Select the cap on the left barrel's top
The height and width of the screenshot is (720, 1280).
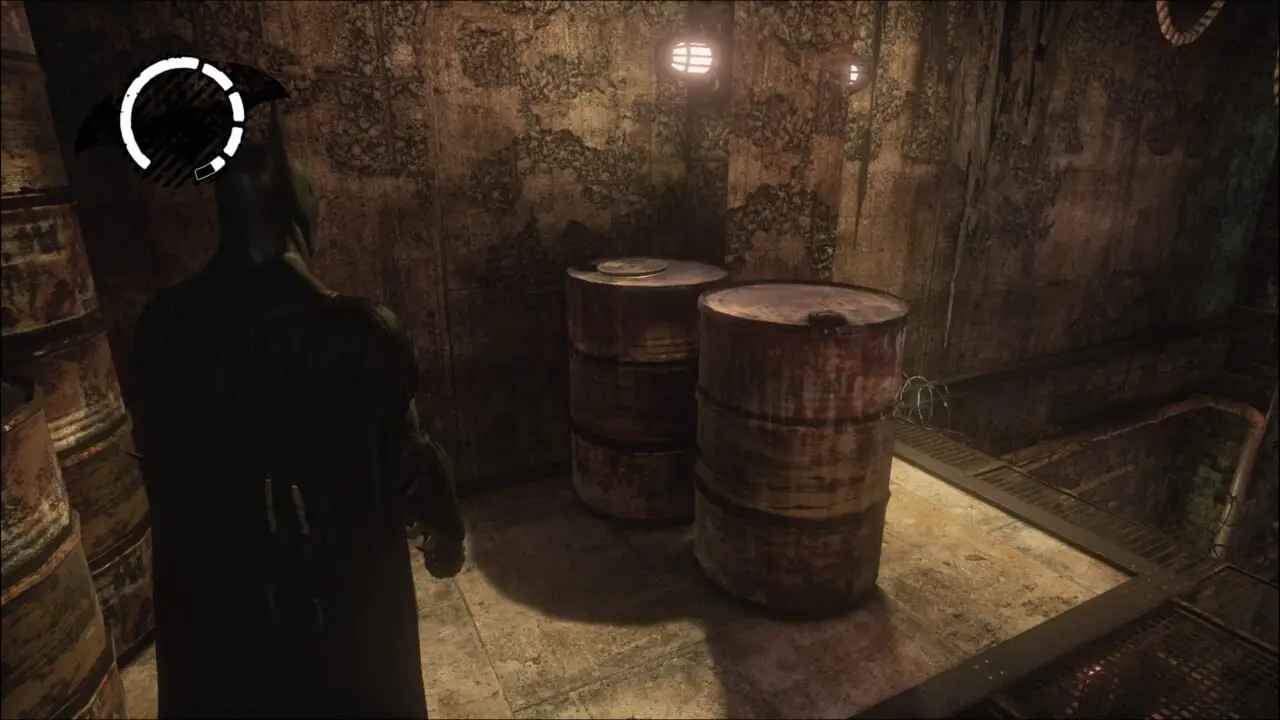click(x=632, y=268)
